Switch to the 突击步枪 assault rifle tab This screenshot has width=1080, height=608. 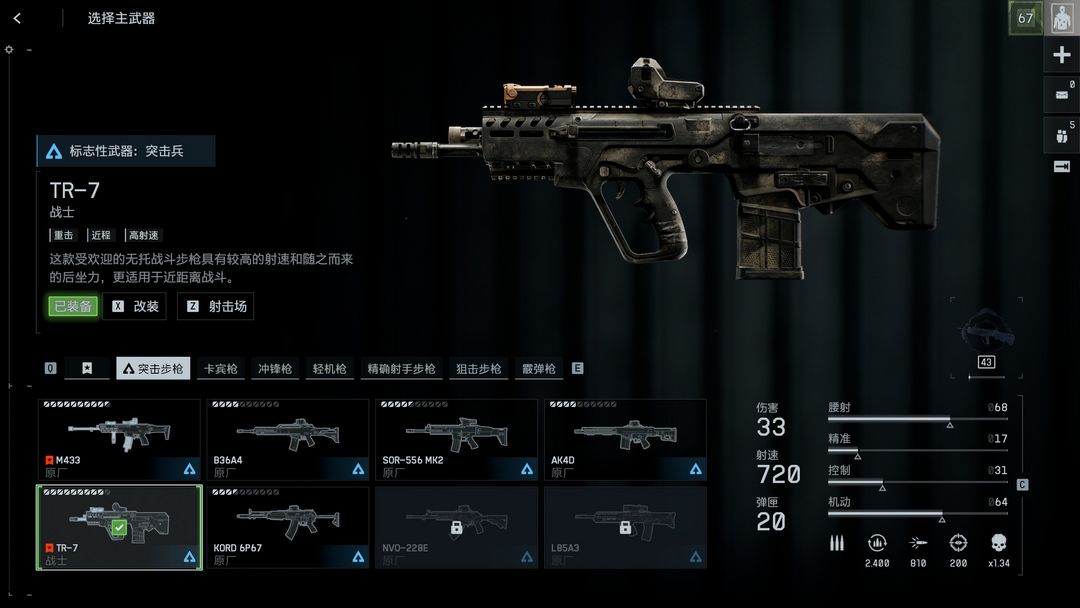click(x=153, y=369)
